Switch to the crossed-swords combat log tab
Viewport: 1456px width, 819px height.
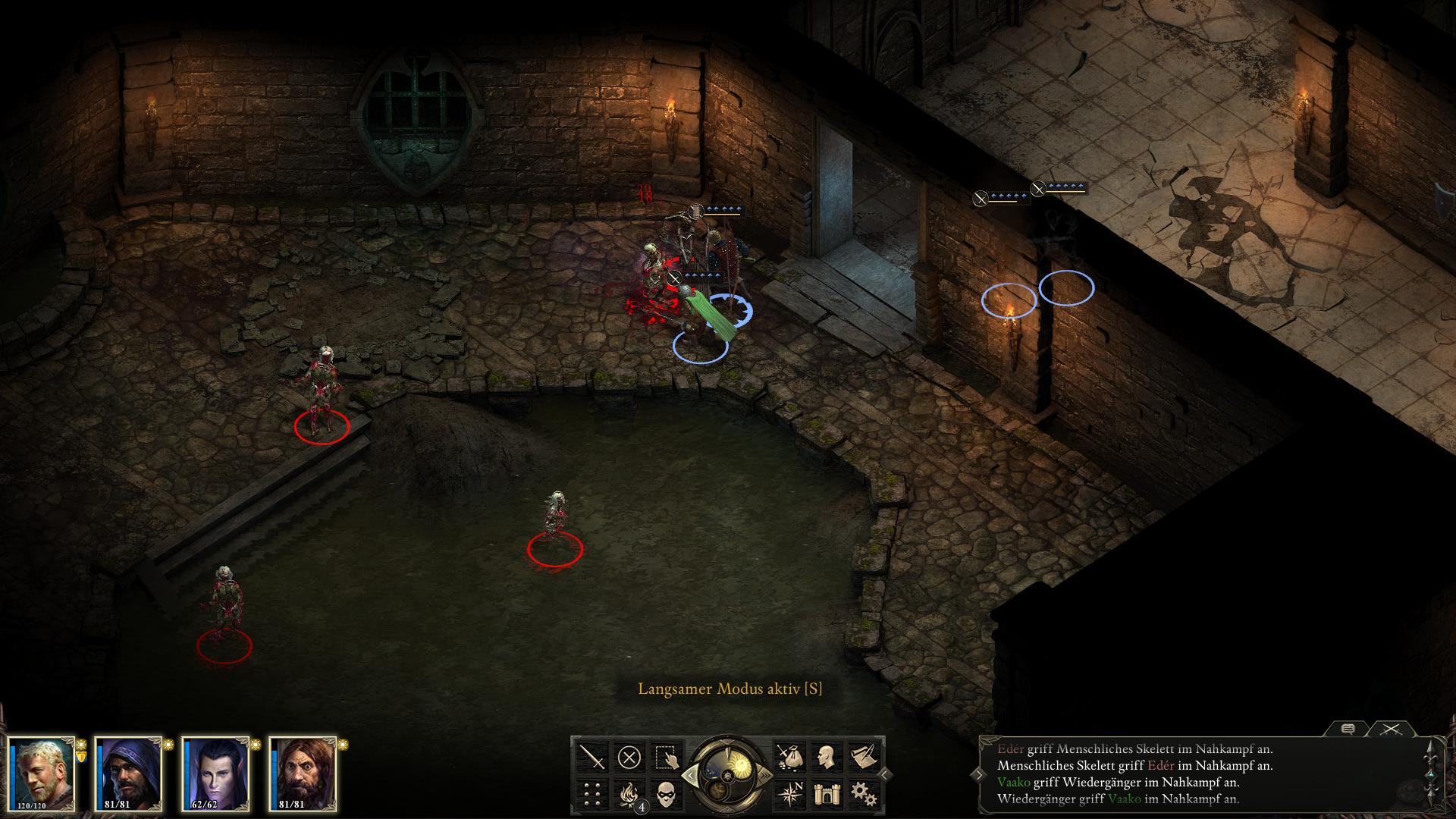click(x=1390, y=730)
